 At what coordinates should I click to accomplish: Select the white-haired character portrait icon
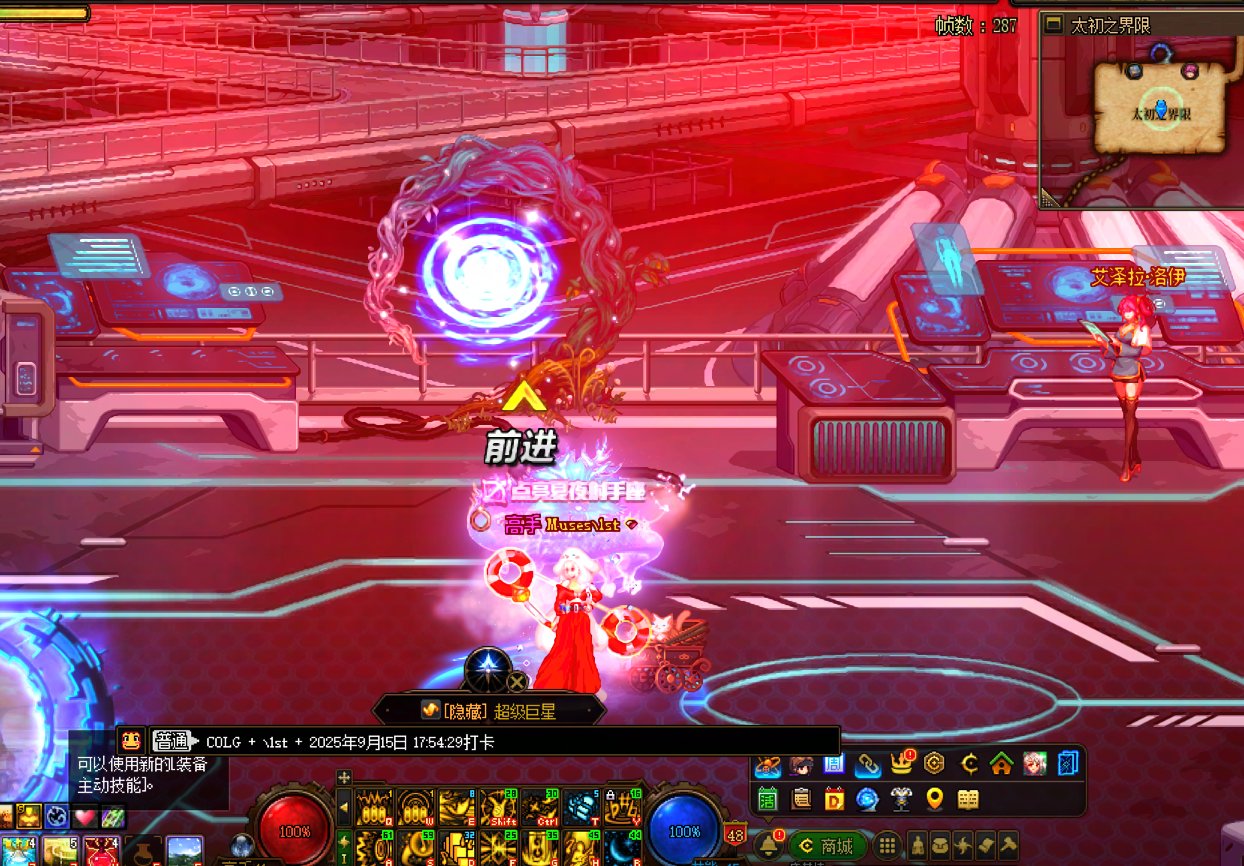tap(1035, 765)
